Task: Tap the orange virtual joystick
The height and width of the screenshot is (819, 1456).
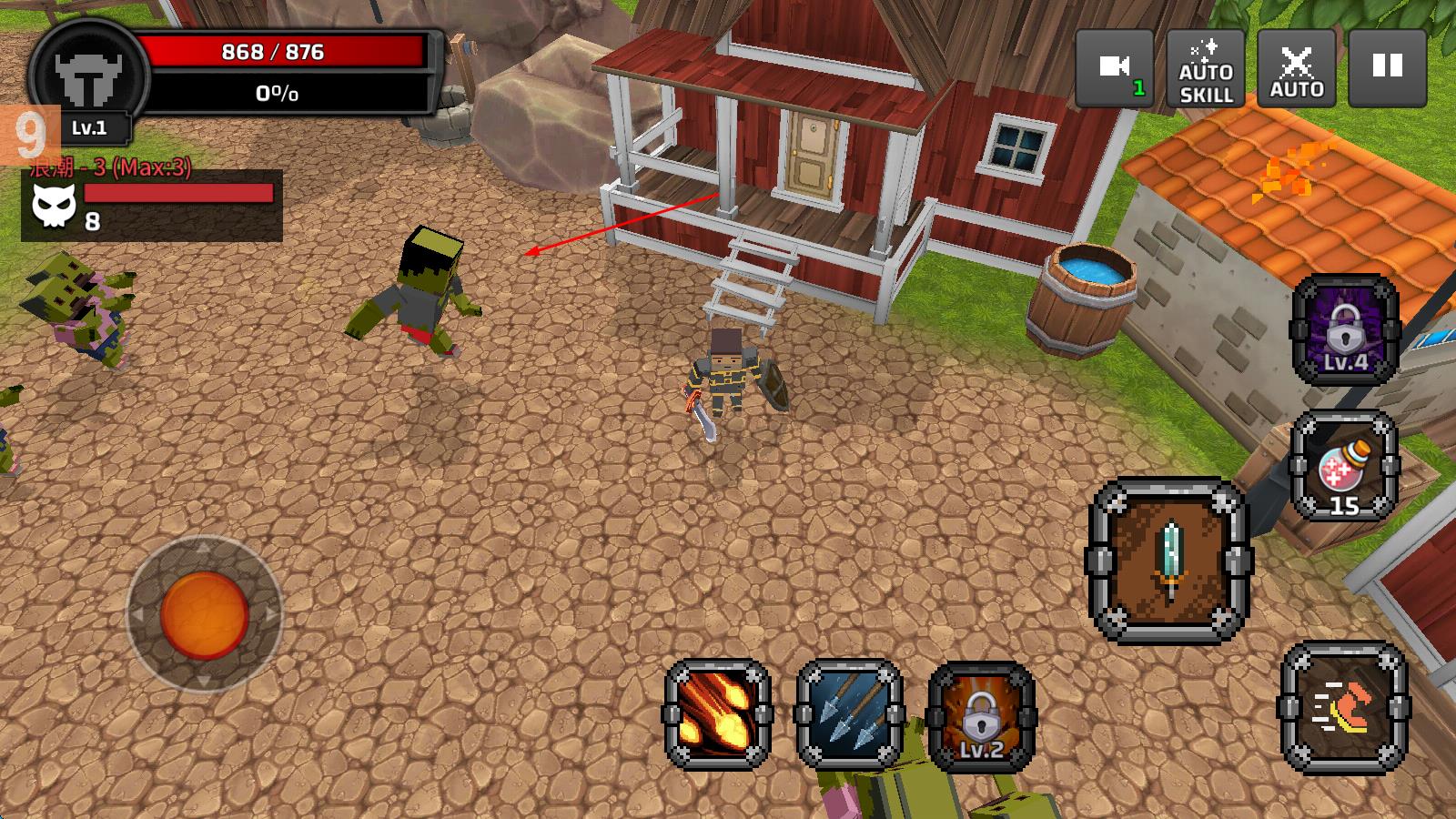Action: point(205,614)
